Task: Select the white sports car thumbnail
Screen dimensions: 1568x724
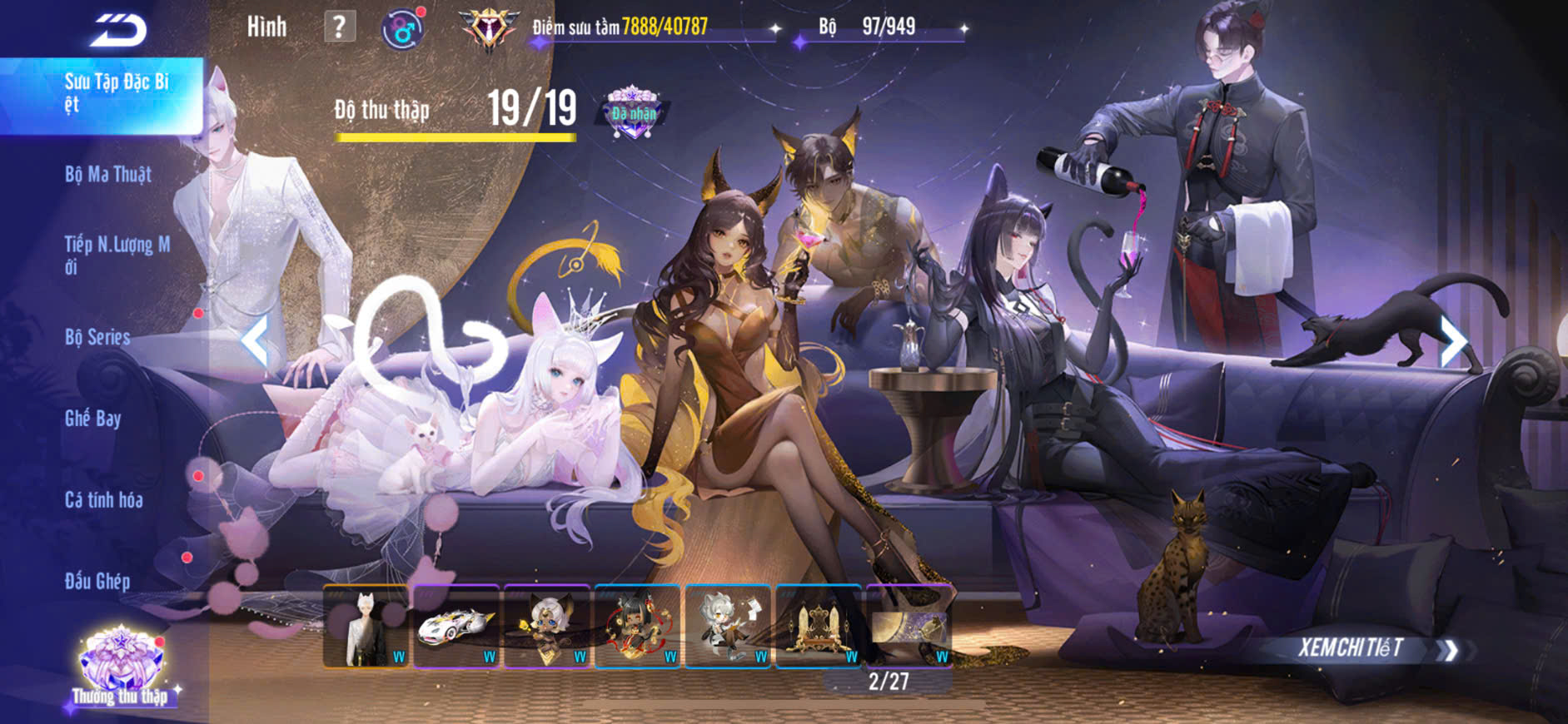Action: coord(456,627)
